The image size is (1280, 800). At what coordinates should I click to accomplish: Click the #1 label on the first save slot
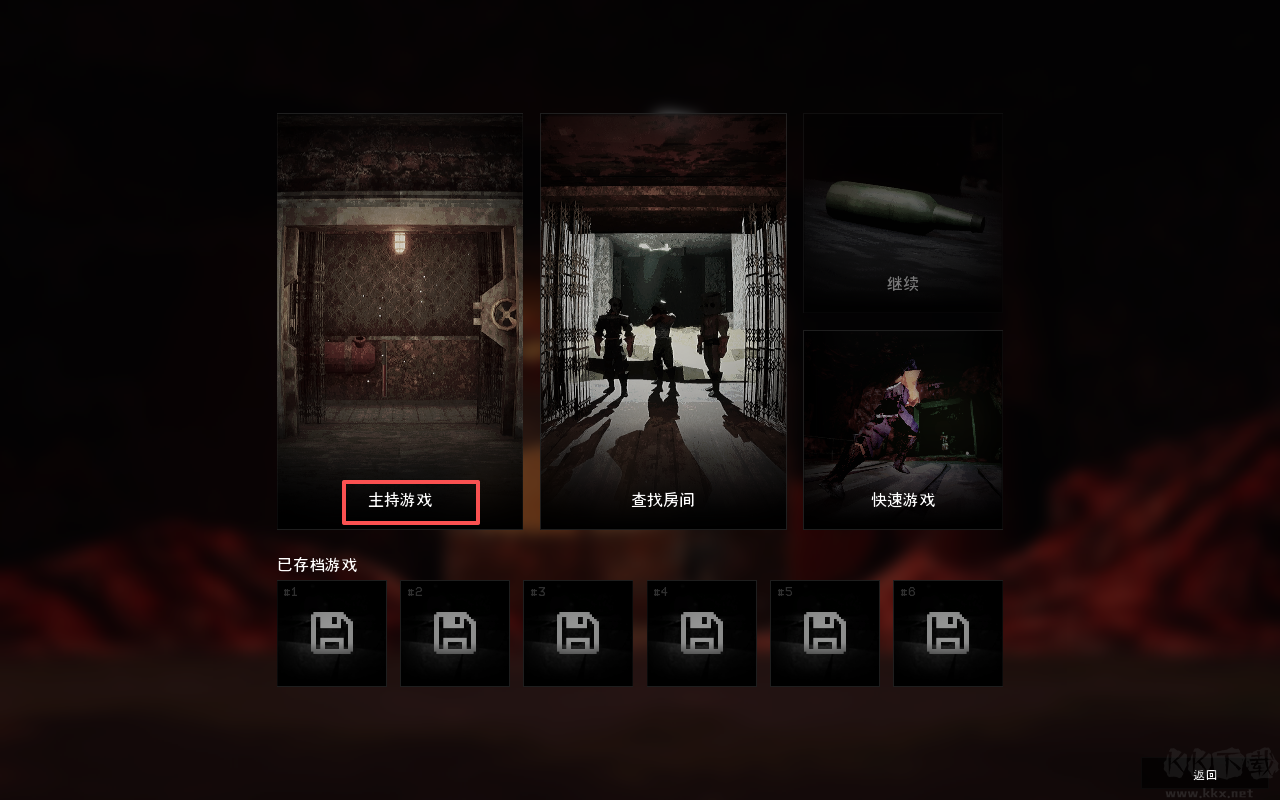point(290,592)
